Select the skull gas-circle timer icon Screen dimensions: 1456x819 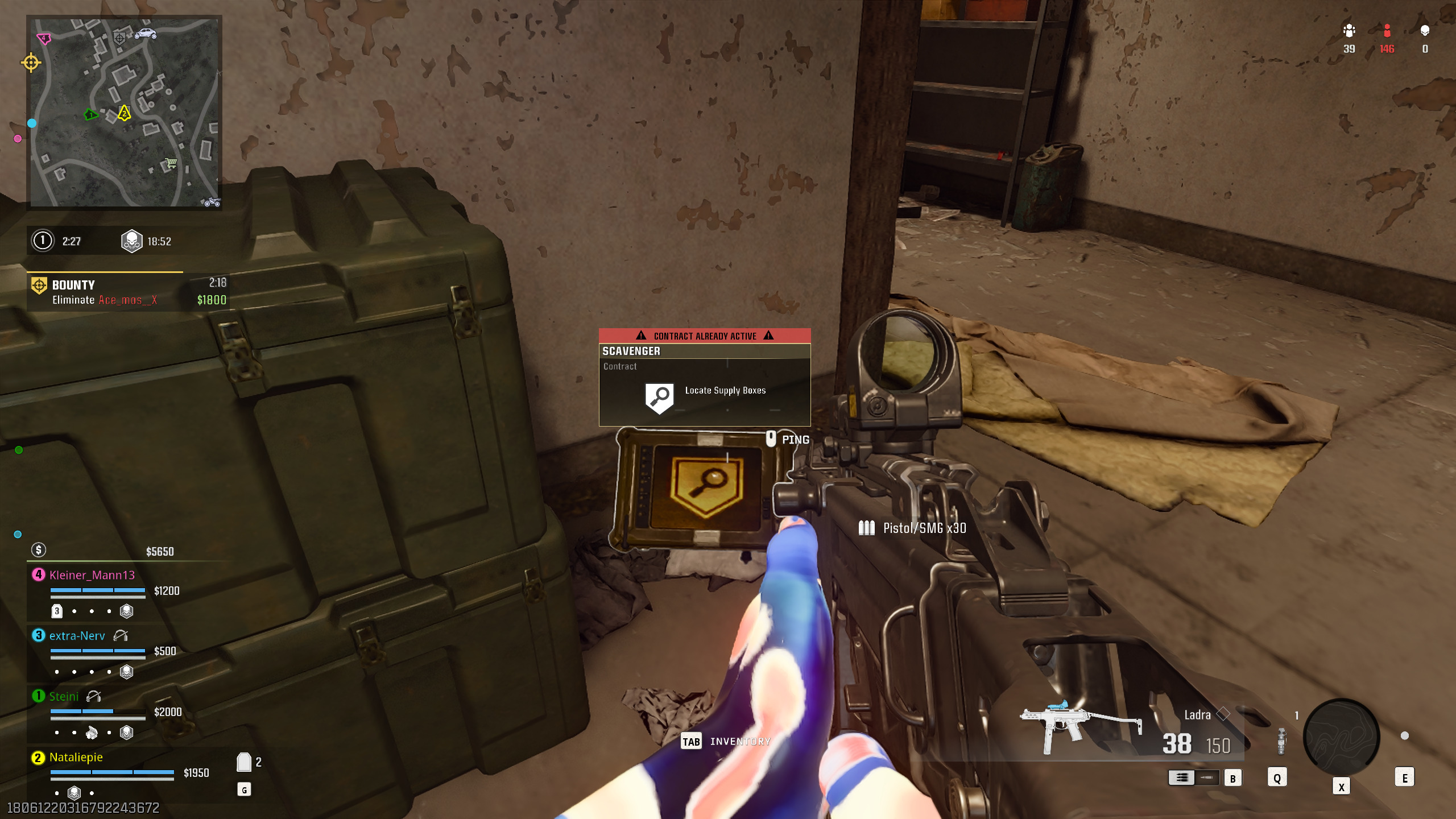pyautogui.click(x=132, y=241)
